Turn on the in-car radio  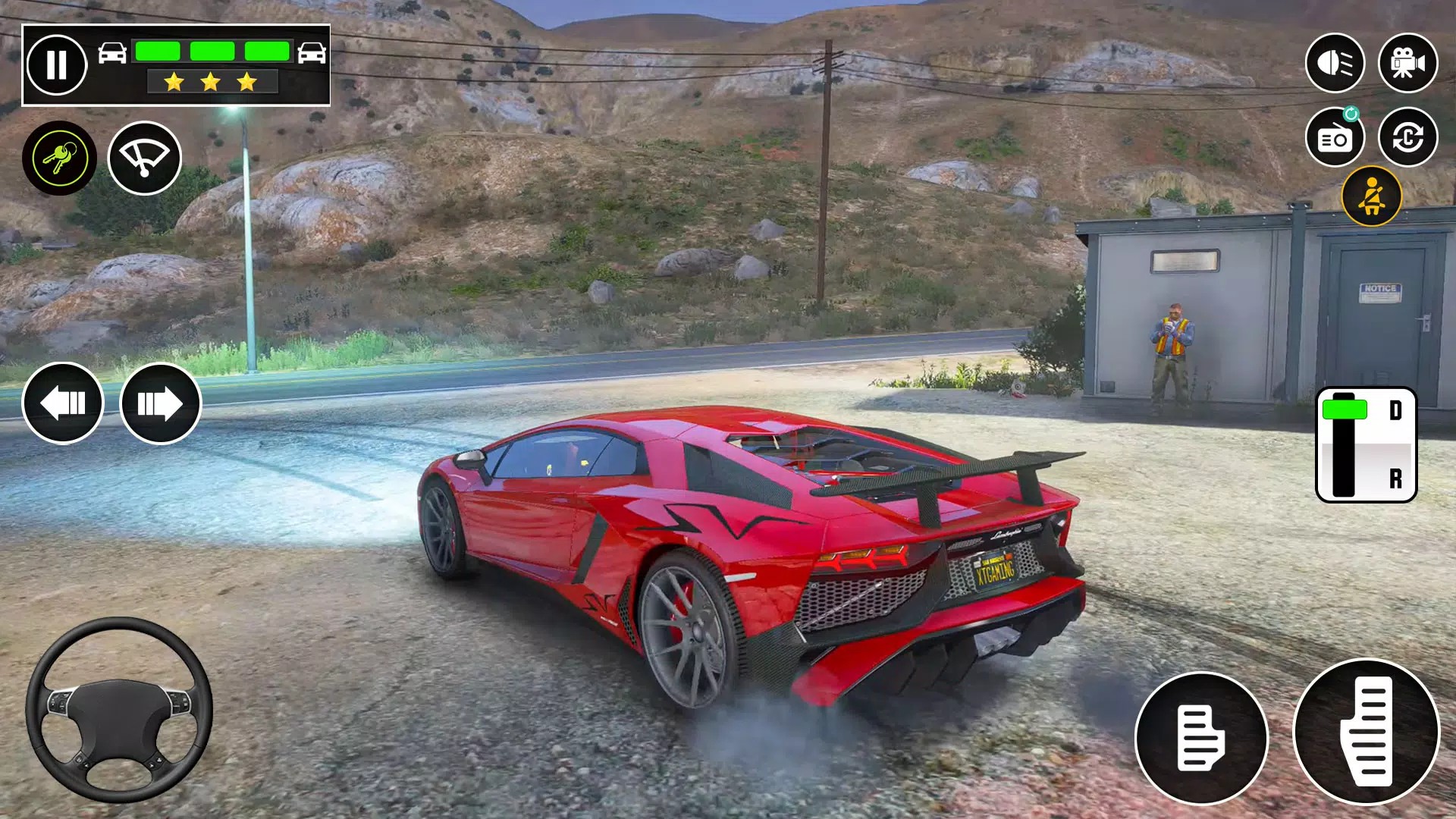tap(1335, 137)
